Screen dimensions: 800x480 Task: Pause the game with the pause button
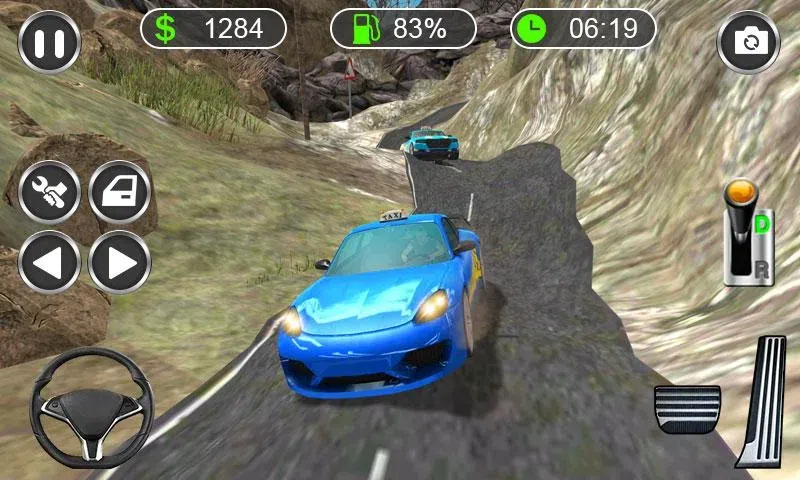[48, 42]
